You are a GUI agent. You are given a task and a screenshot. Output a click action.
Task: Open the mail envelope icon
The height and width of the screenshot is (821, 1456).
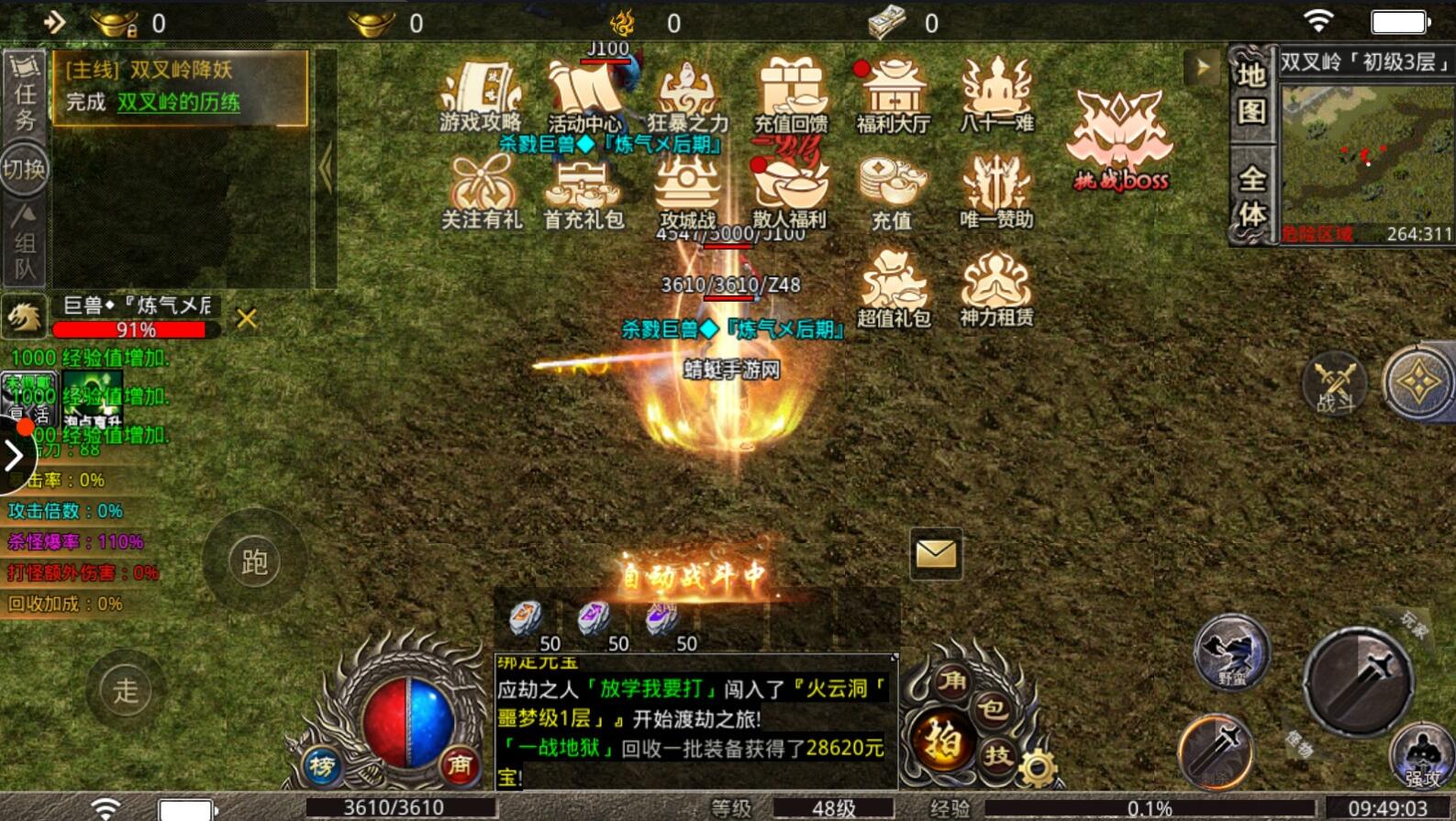pyautogui.click(x=936, y=553)
